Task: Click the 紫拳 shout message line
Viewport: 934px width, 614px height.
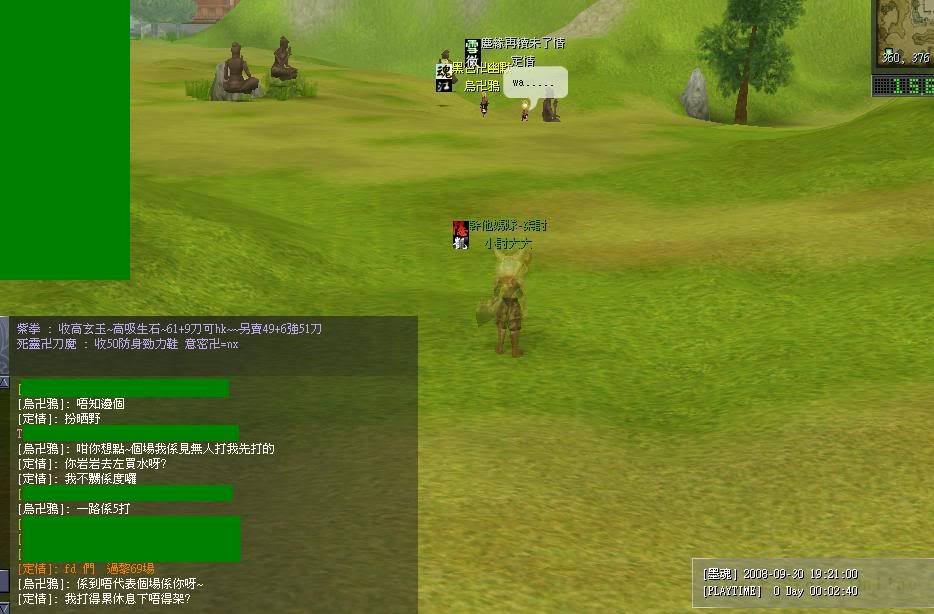Action: coord(169,329)
